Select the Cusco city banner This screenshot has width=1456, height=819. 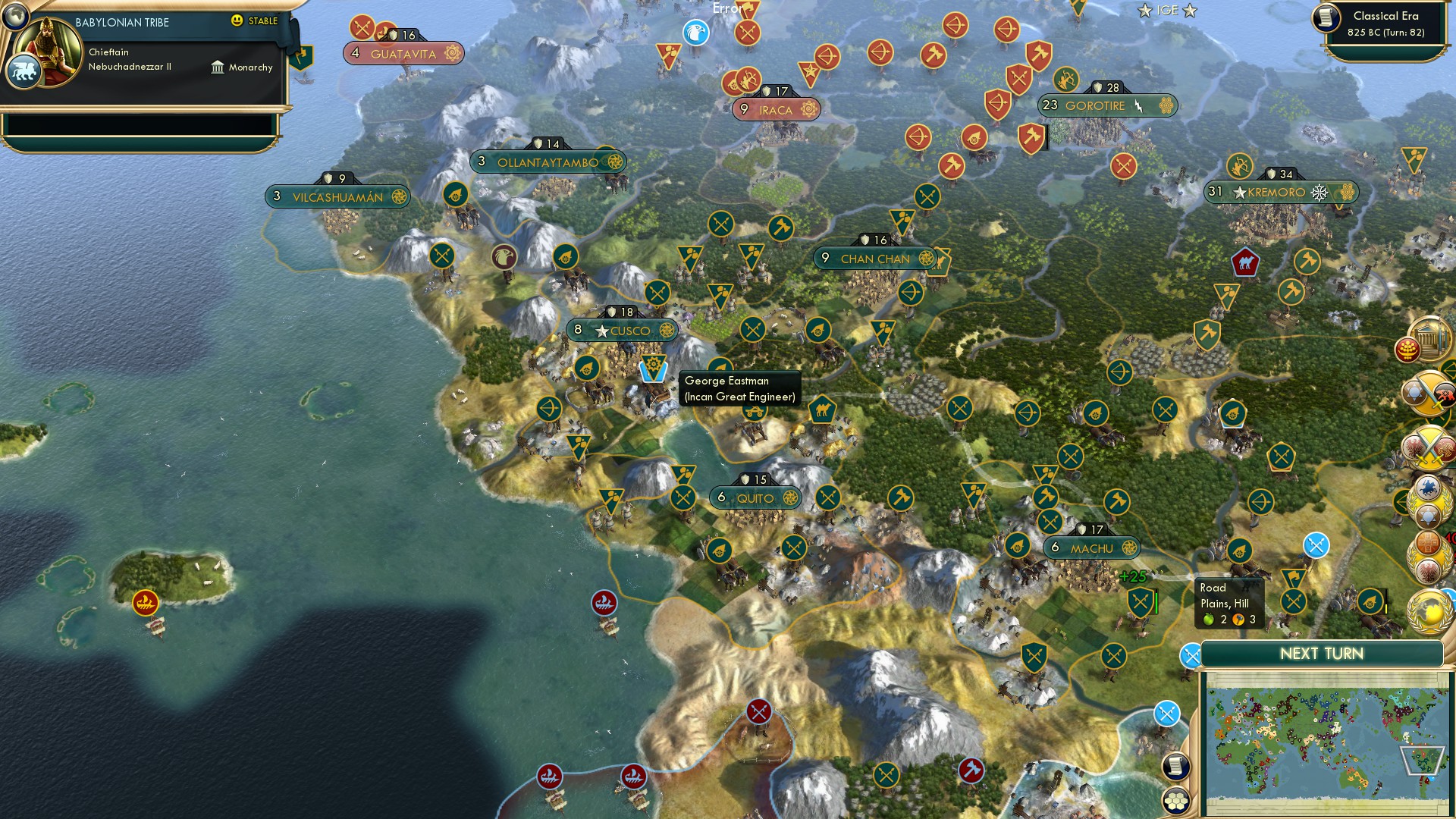tap(622, 331)
